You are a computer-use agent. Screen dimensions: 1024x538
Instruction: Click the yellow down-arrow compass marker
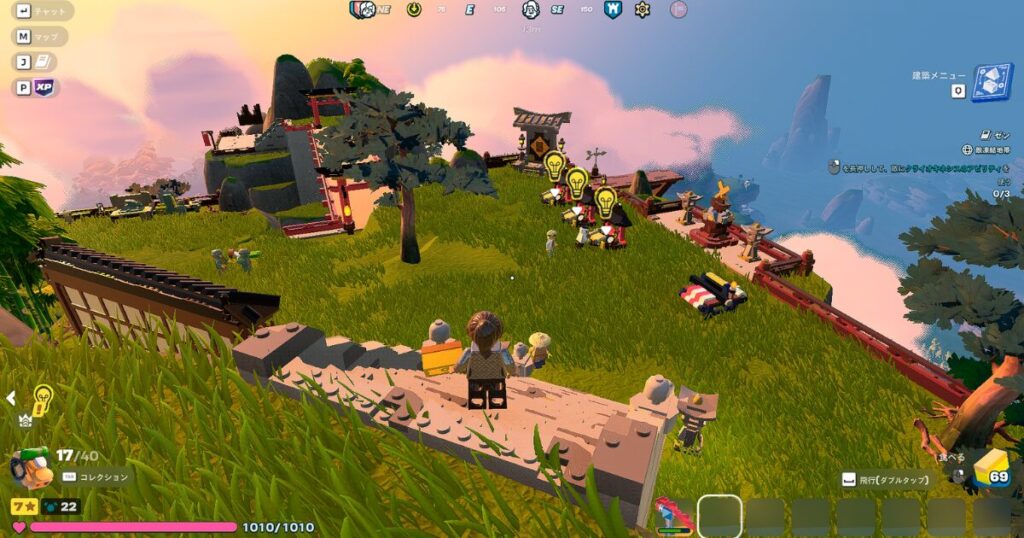[x=414, y=9]
